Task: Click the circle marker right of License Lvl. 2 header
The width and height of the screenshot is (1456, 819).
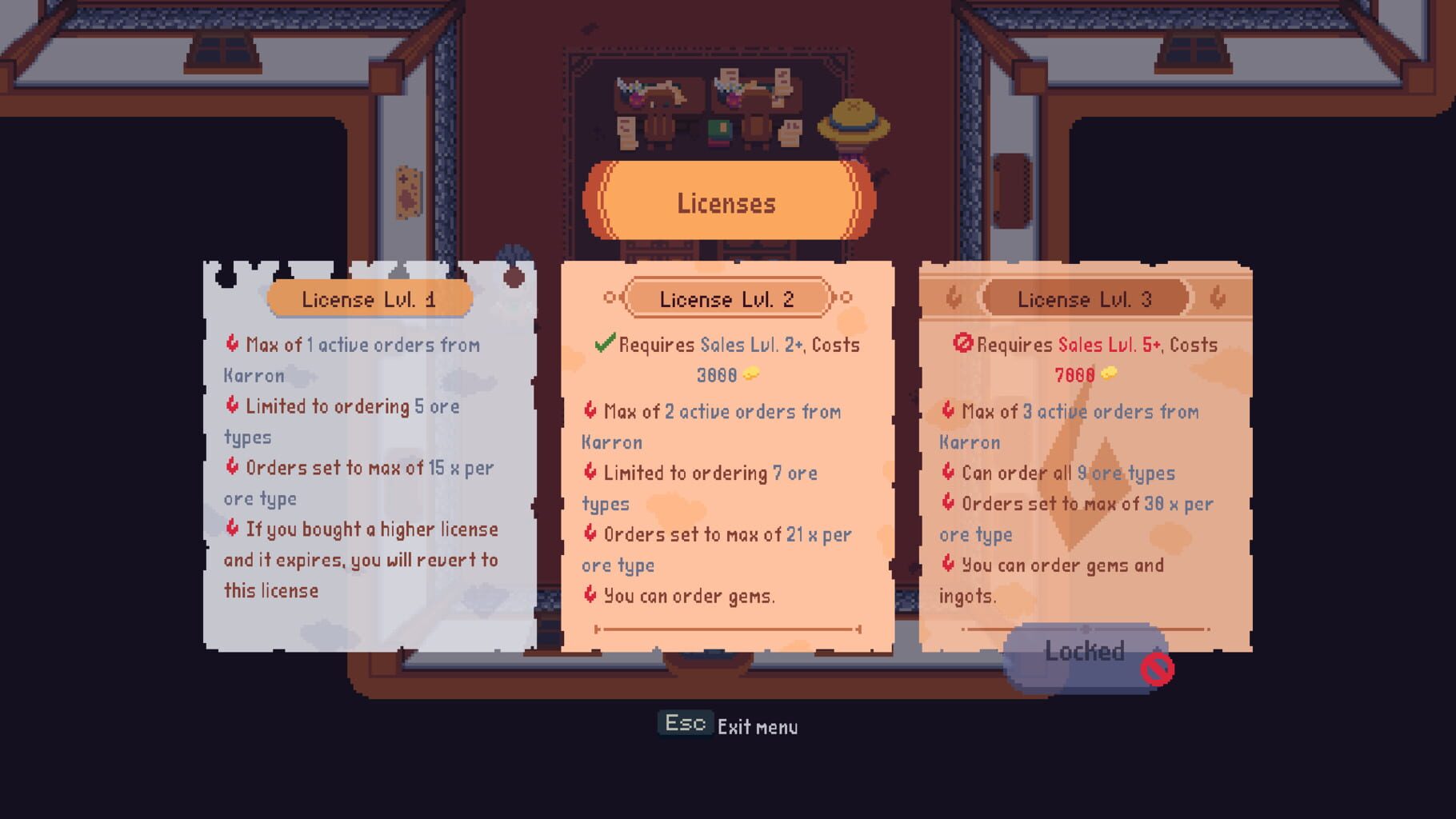Action: (842, 298)
